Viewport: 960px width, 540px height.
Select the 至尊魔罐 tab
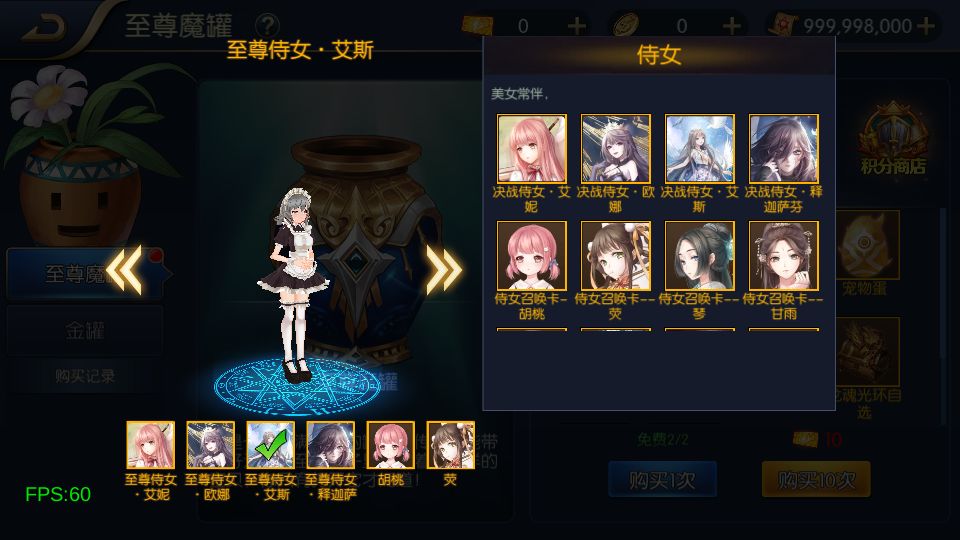click(x=84, y=273)
